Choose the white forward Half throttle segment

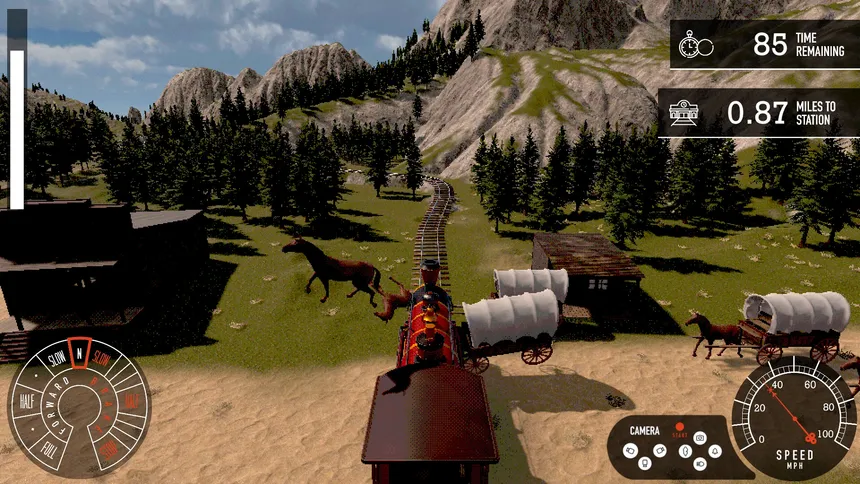pos(27,401)
